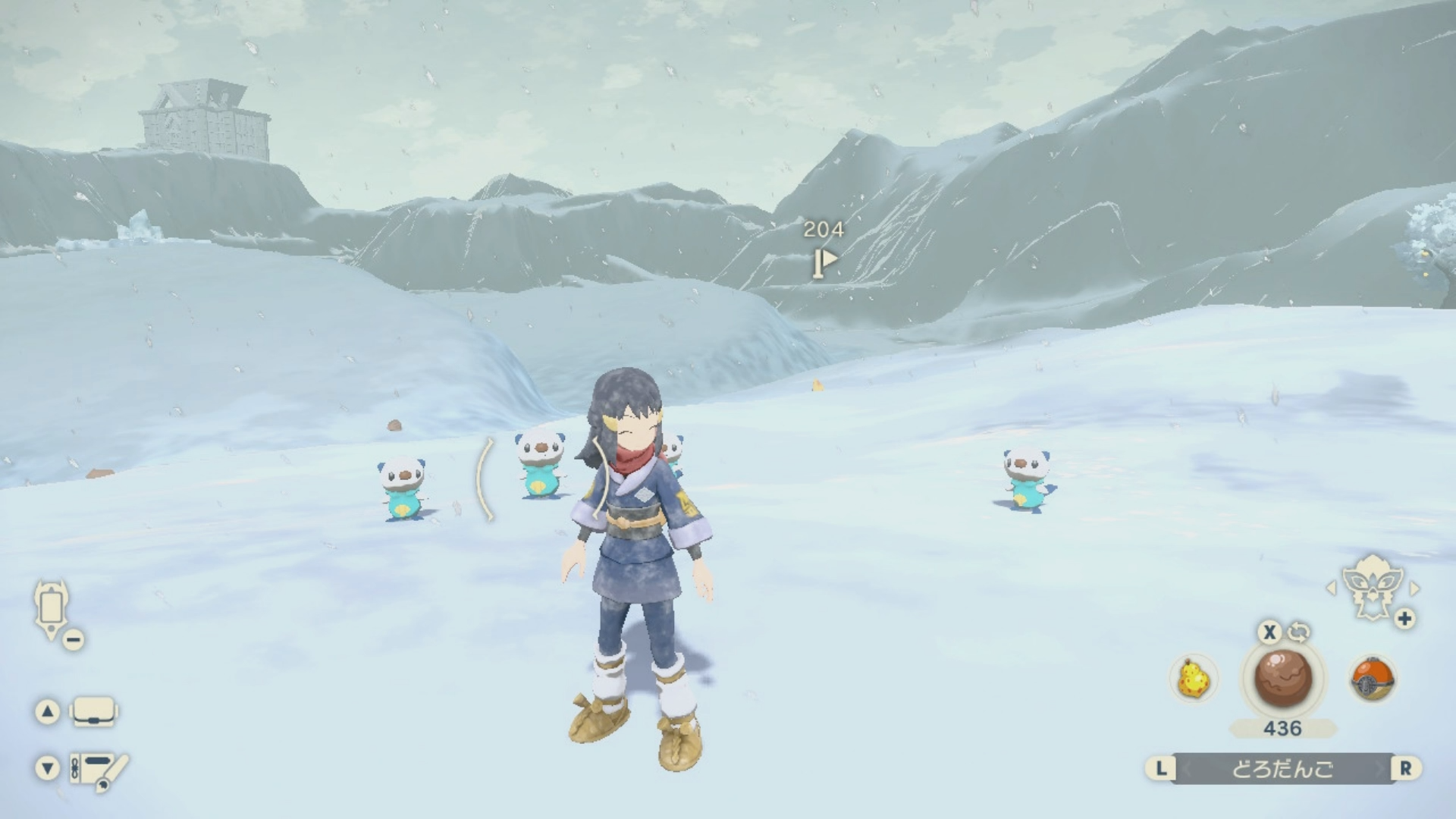Image resolution: width=1456 pixels, height=819 pixels.
Task: Open the Pokédex notebook and brush icon
Action: (99, 769)
